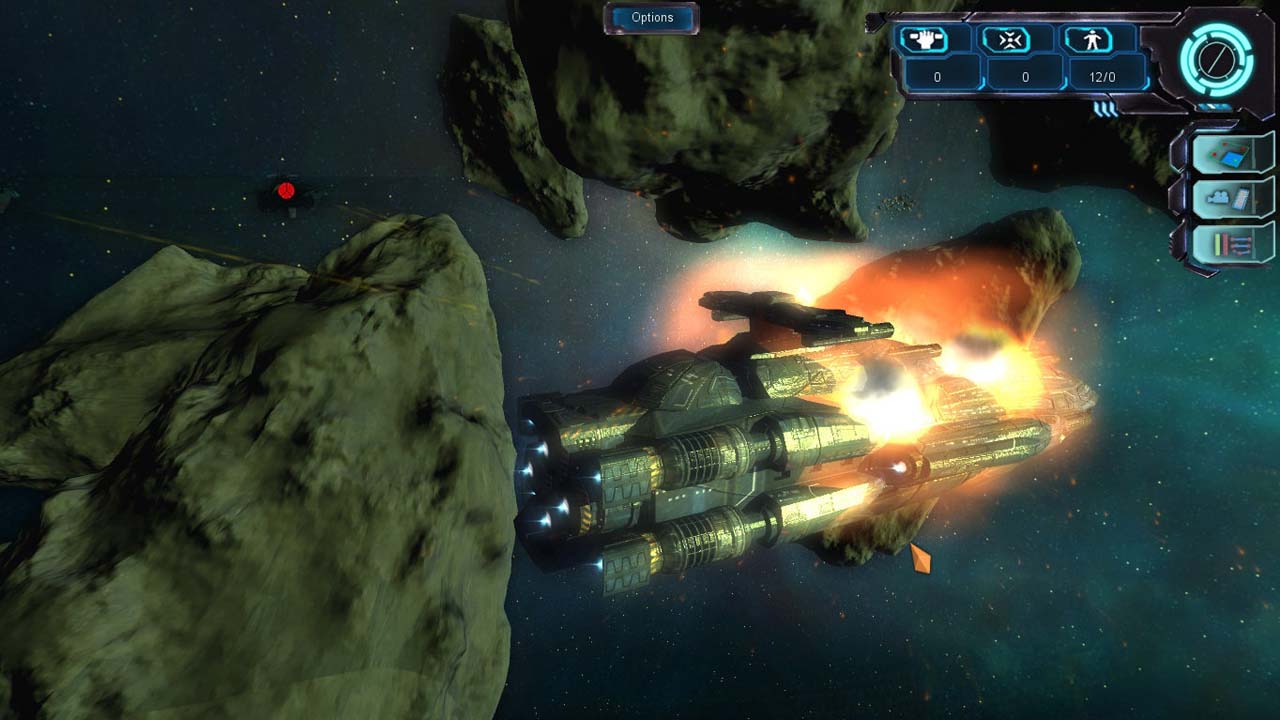Open the Options menu

652,18
